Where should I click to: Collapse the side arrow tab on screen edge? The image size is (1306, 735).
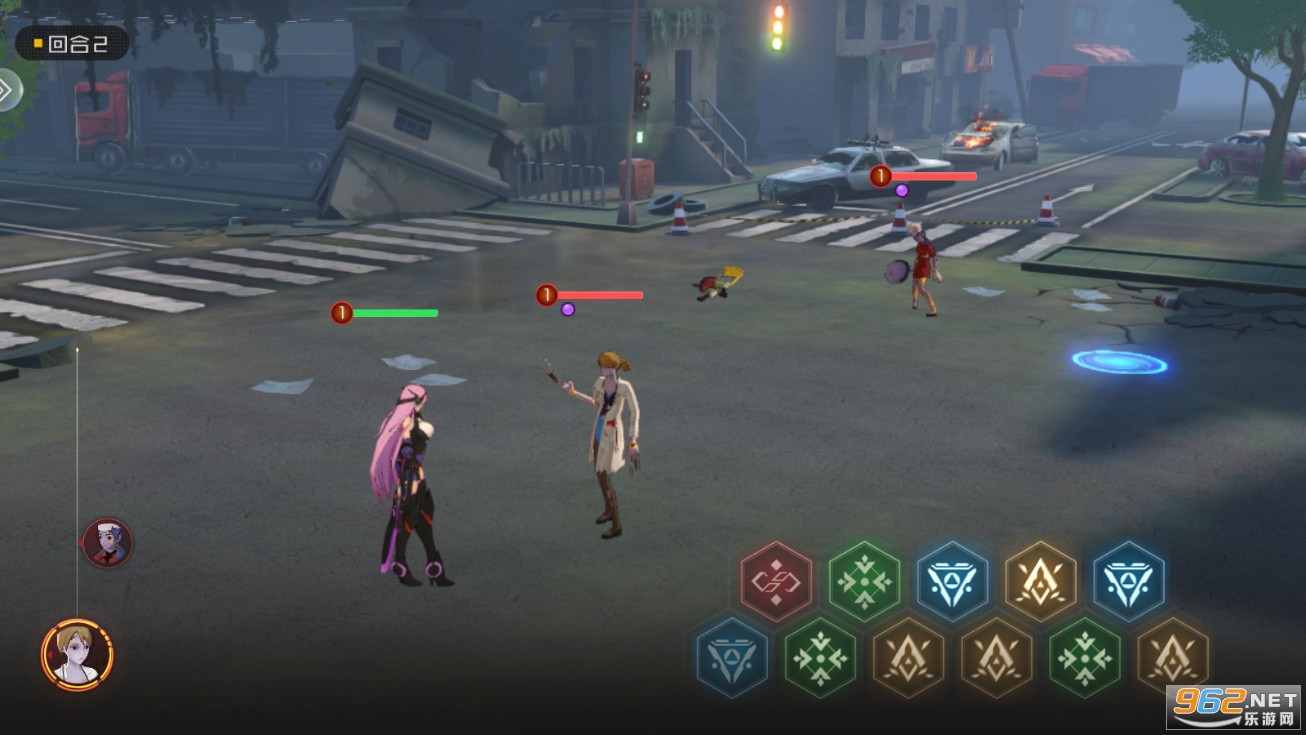click(x=8, y=90)
